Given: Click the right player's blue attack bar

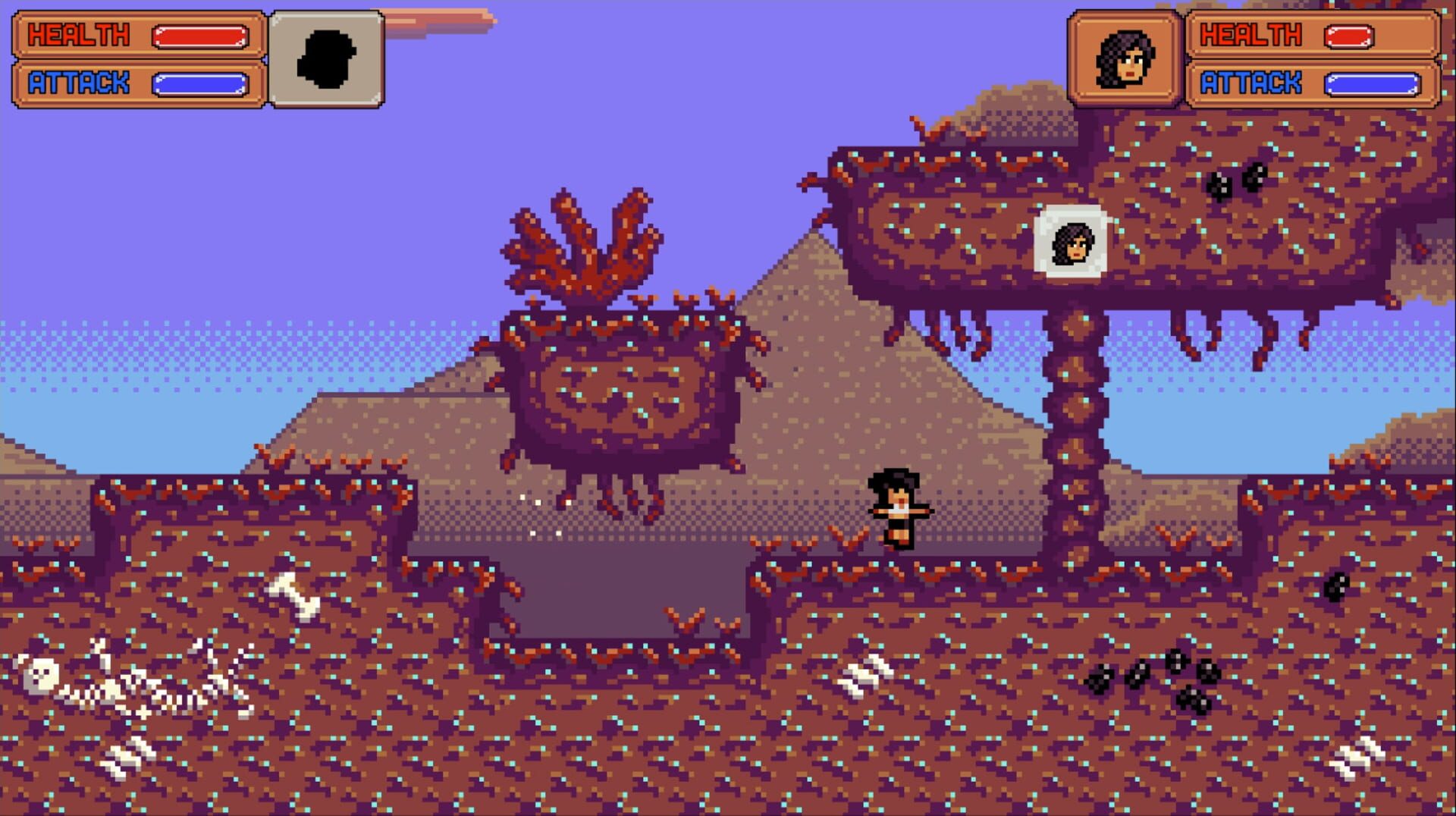Looking at the screenshot, I should coord(1374,85).
